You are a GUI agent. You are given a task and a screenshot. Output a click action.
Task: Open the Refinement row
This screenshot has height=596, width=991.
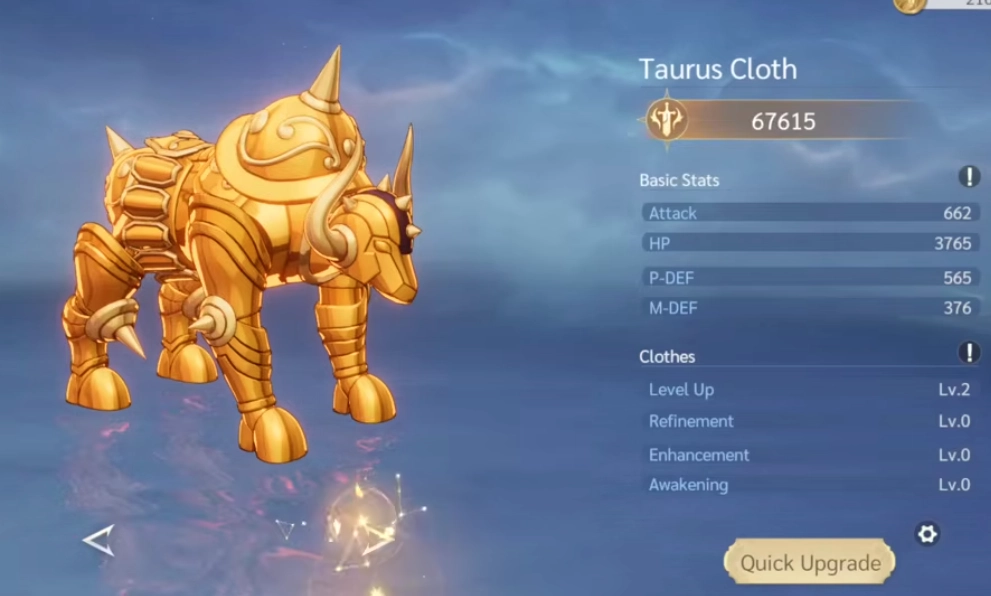809,422
